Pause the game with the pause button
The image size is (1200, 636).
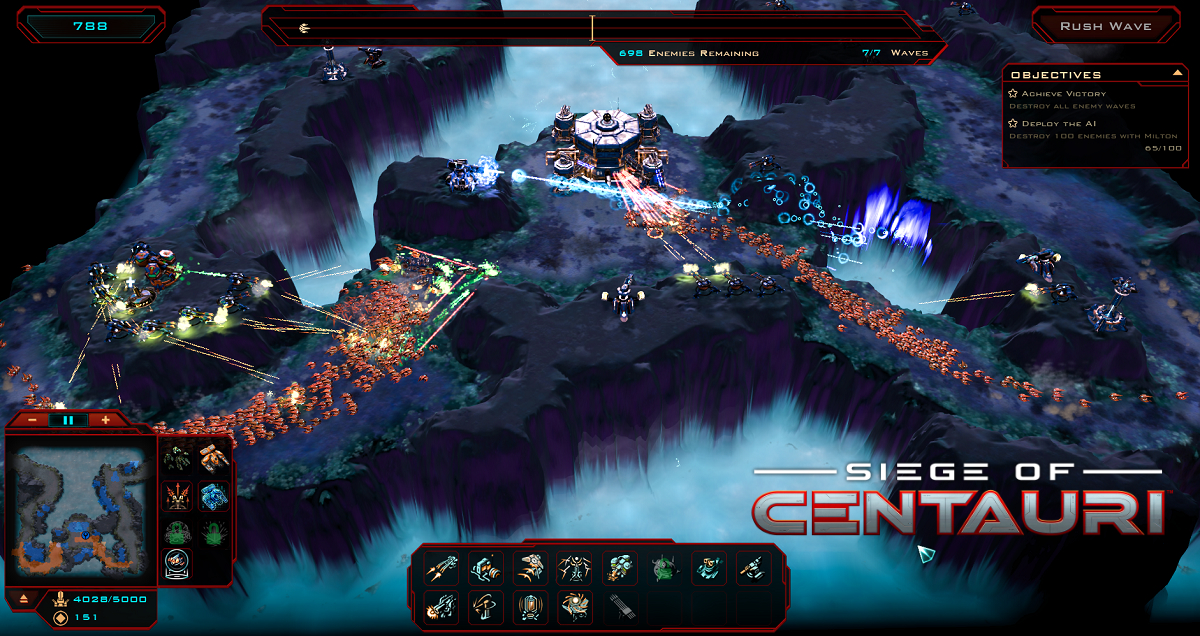(x=68, y=420)
